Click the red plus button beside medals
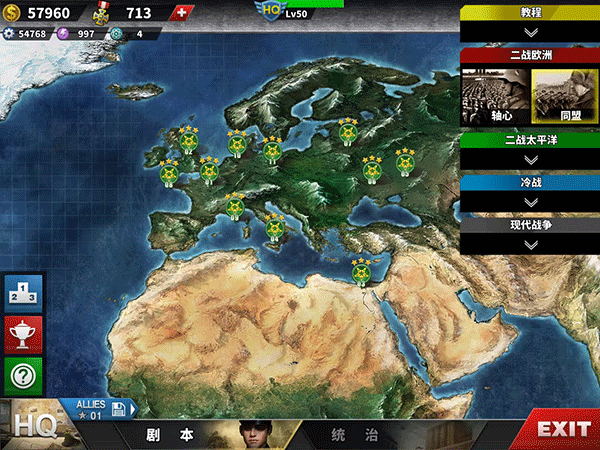The width and height of the screenshot is (600, 450). pyautogui.click(x=180, y=13)
